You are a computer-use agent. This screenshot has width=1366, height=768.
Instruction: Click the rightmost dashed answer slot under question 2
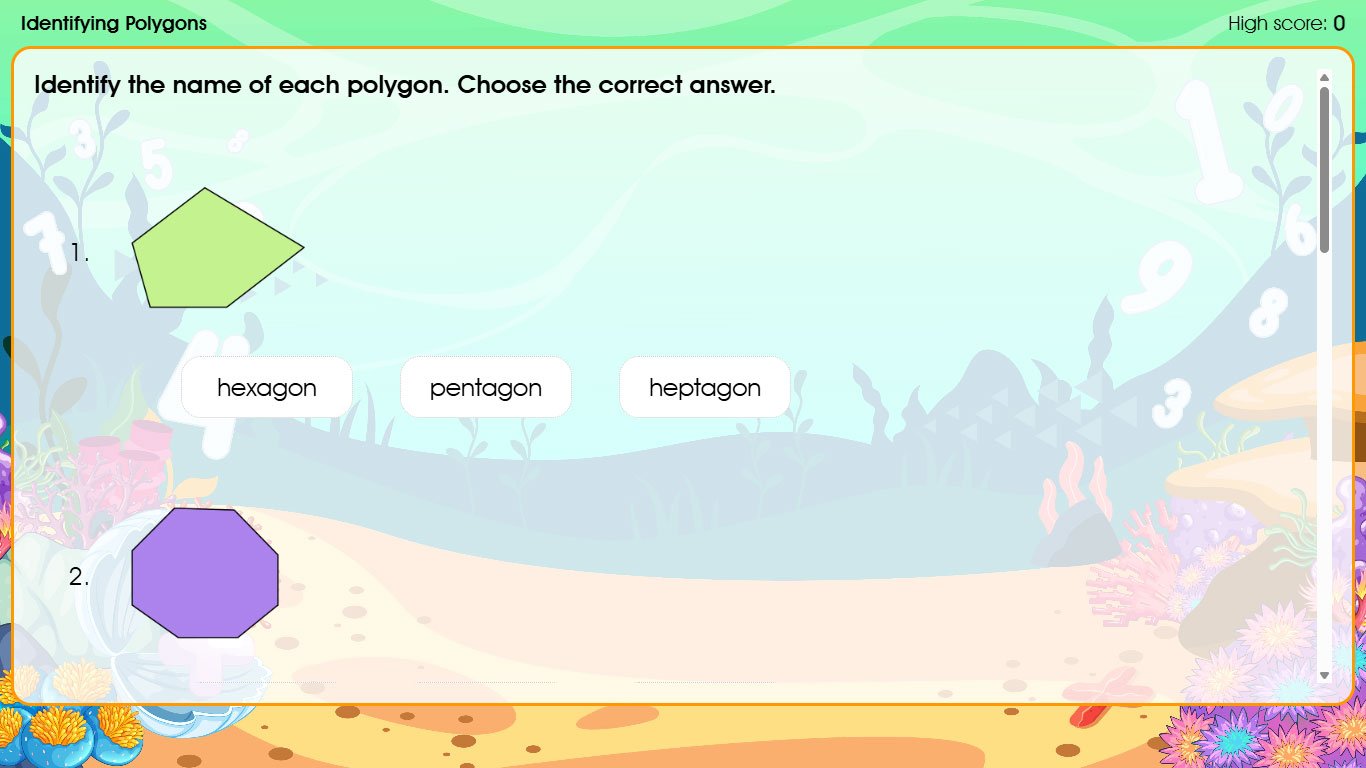tap(704, 685)
